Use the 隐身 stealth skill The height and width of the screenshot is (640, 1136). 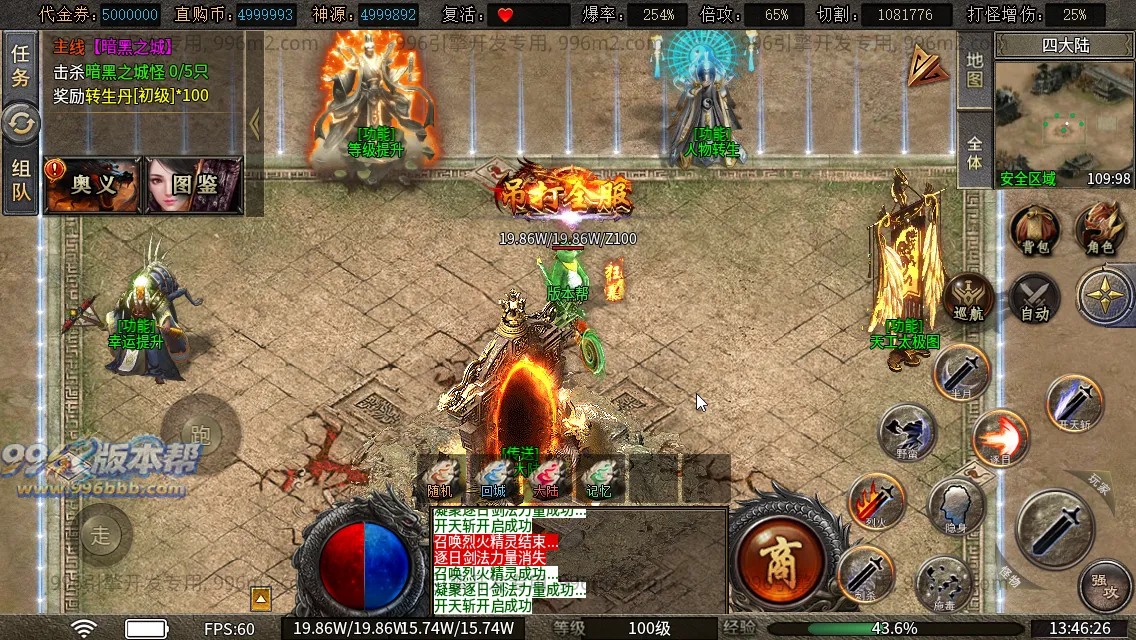956,506
